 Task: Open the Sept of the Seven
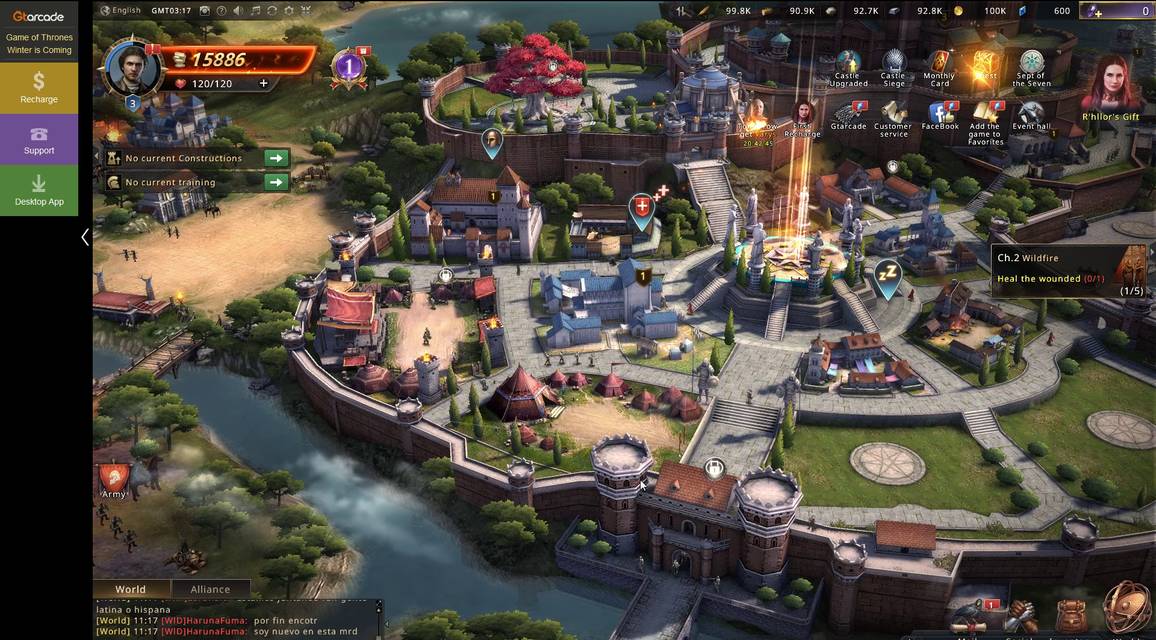pyautogui.click(x=1031, y=66)
